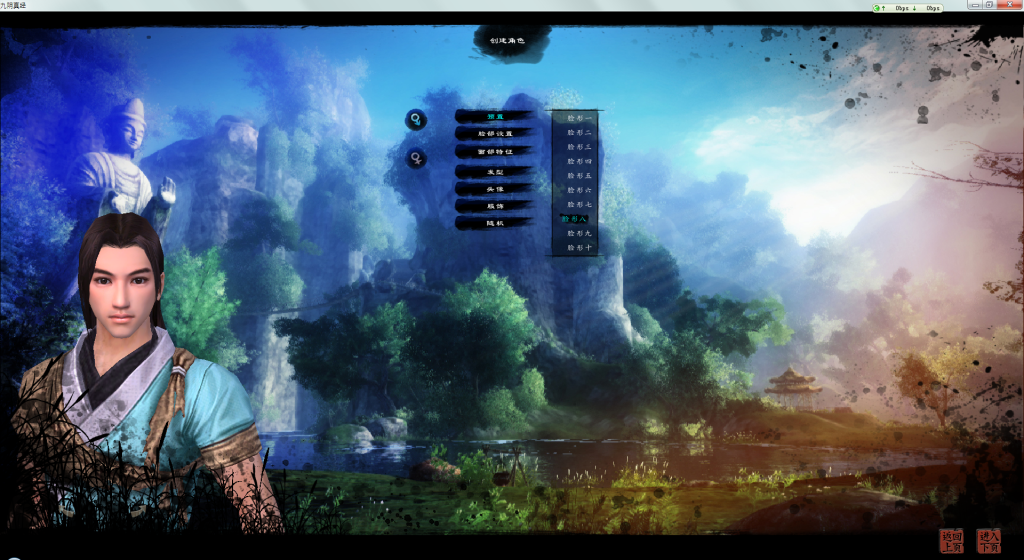The image size is (1024, 560).
Task: Select the male gender icon
Action: pyautogui.click(x=414, y=120)
